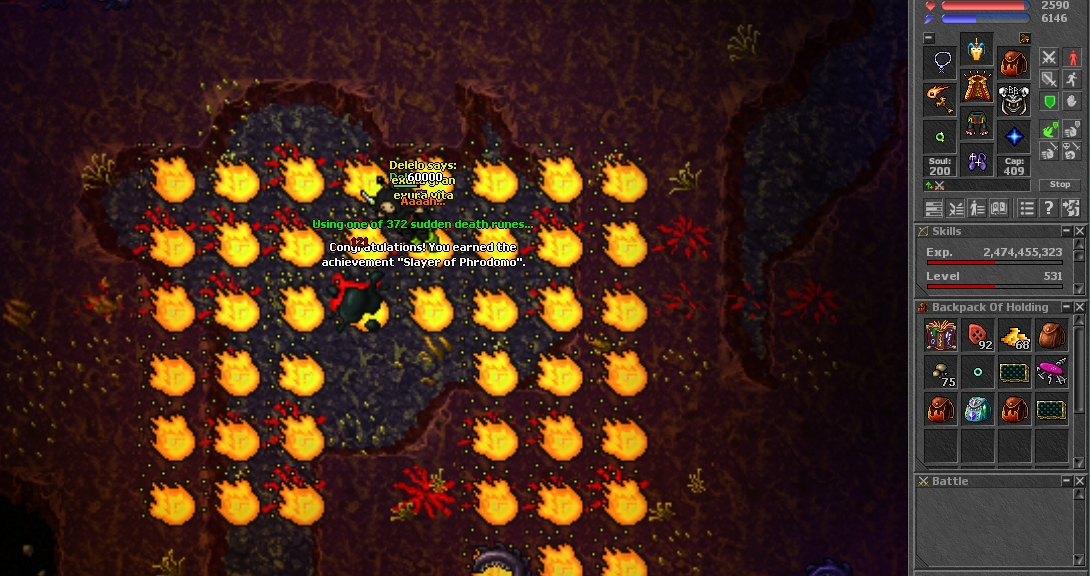Viewport: 1090px width, 576px height.
Task: Click the Stop button
Action: (x=1060, y=185)
